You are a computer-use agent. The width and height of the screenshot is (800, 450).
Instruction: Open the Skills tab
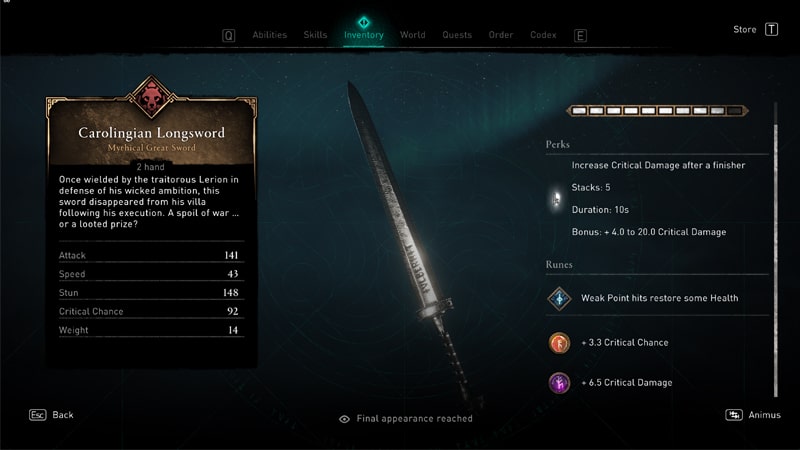315,35
